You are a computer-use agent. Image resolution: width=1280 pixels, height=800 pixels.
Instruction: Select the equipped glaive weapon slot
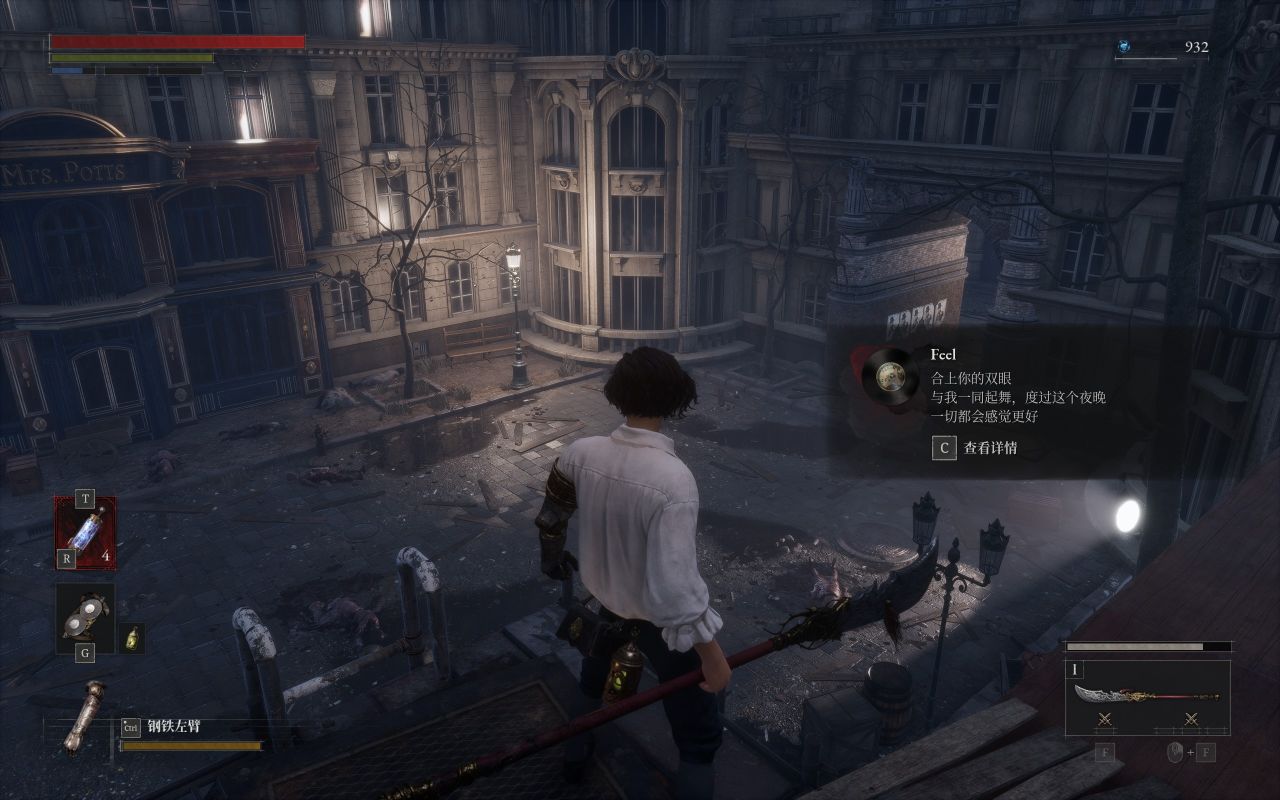(x=1146, y=697)
